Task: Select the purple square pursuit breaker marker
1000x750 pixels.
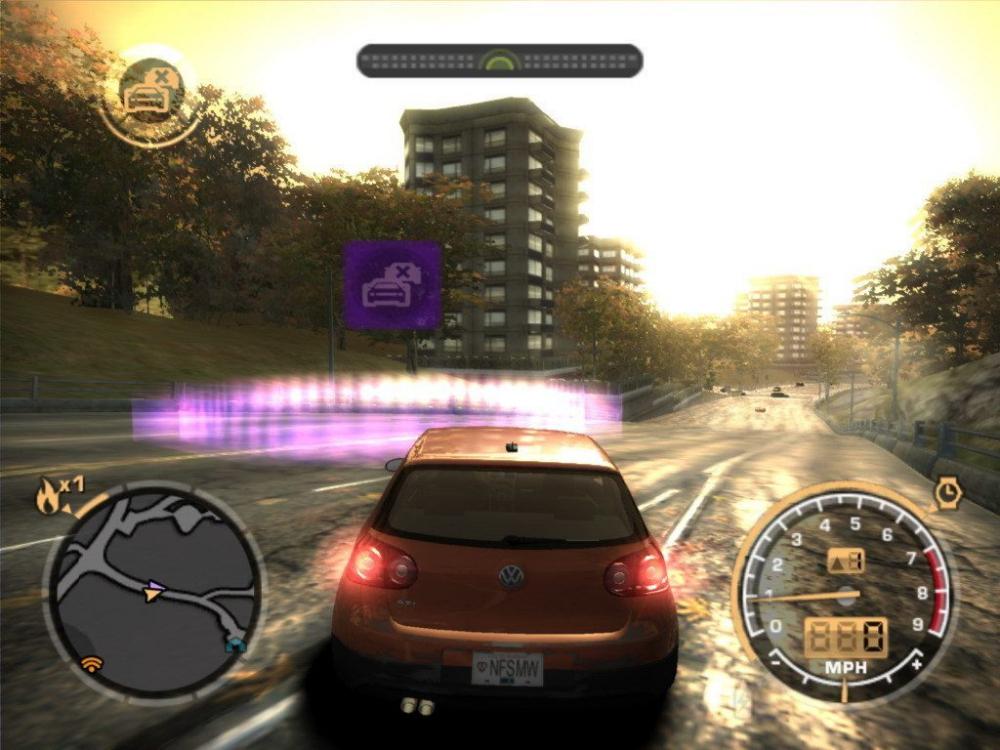Action: tap(392, 285)
